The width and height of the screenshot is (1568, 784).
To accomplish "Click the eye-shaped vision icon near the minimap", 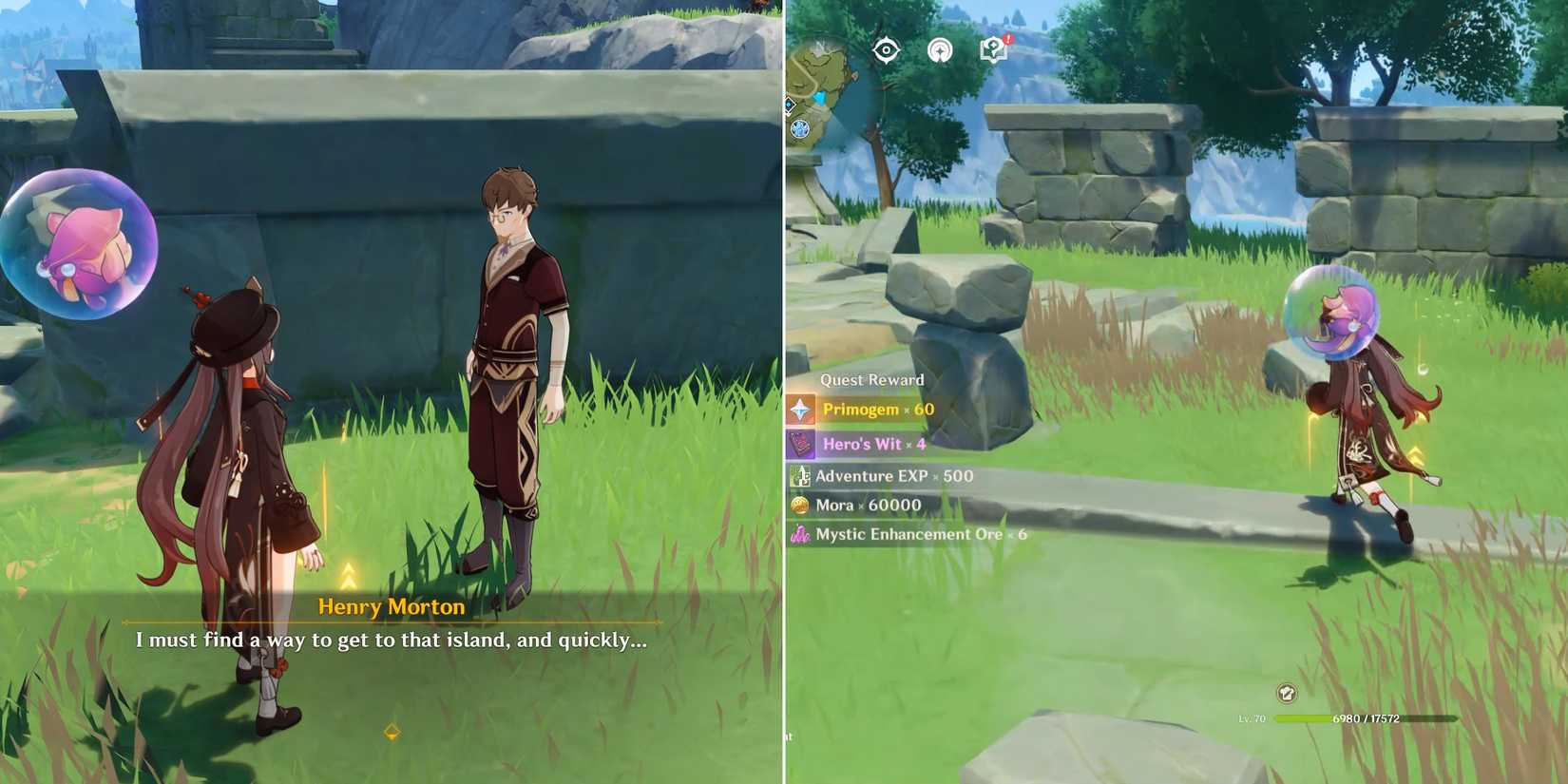I will tap(887, 50).
